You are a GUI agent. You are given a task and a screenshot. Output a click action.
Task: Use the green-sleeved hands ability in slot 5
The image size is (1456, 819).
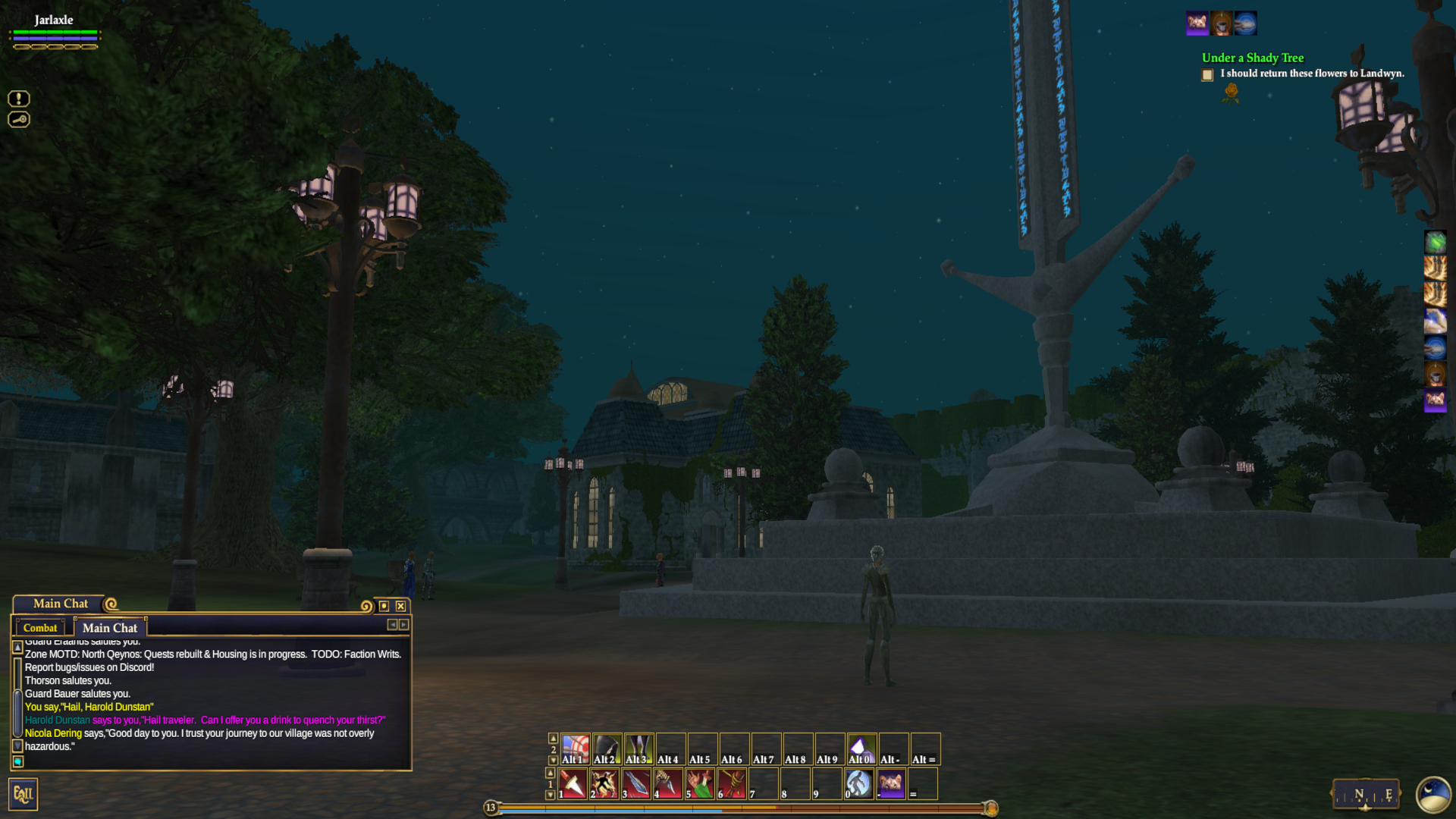pos(701,783)
